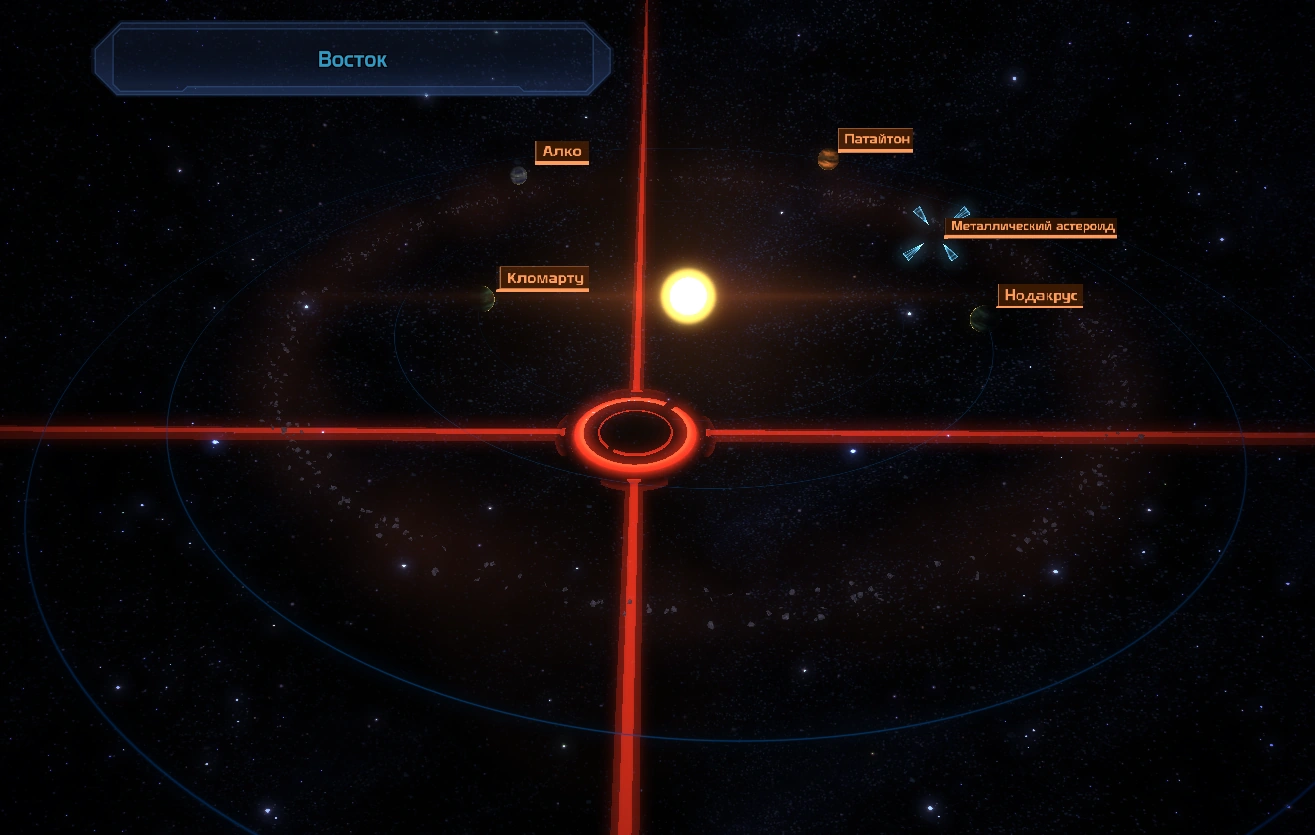Choose the Патайтон planet marker
The height and width of the screenshot is (835, 1315).
coord(827,159)
